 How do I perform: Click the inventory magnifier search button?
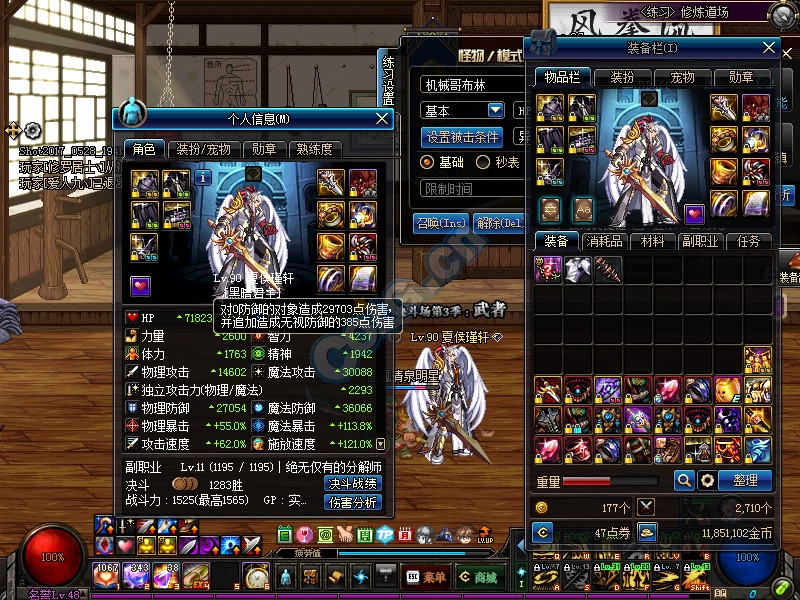(x=684, y=480)
